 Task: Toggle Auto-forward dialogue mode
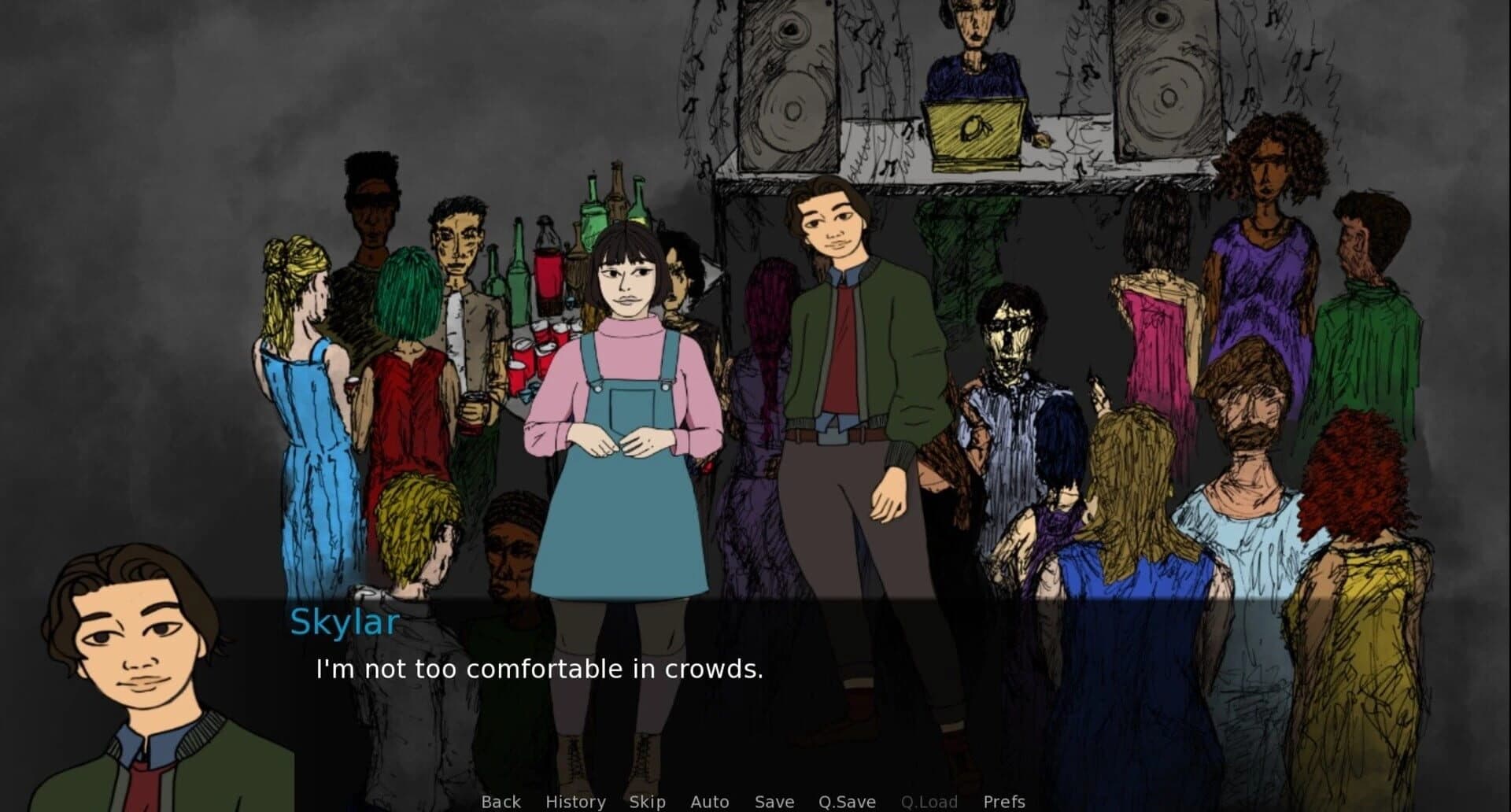coord(709,801)
